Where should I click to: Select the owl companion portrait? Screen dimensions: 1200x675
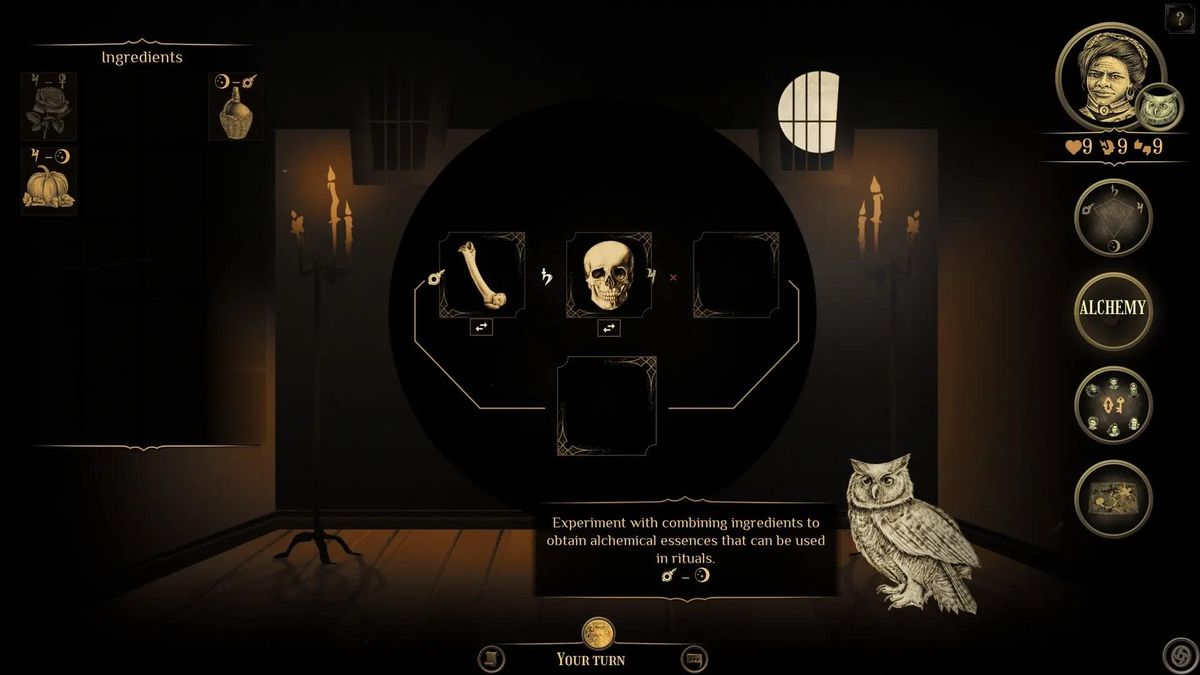click(x=1160, y=107)
